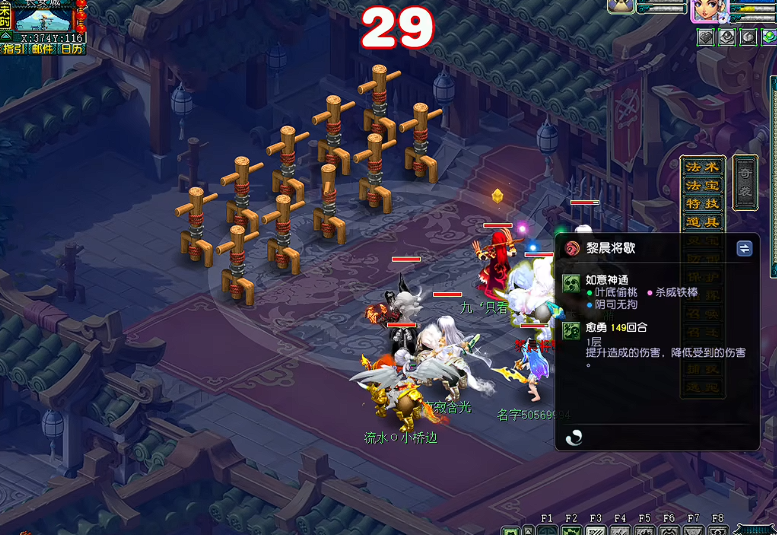Image resolution: width=777 pixels, height=535 pixels.
Task: Toggle the swap arrows button beside 黎晨将歌
Action: 744,249
